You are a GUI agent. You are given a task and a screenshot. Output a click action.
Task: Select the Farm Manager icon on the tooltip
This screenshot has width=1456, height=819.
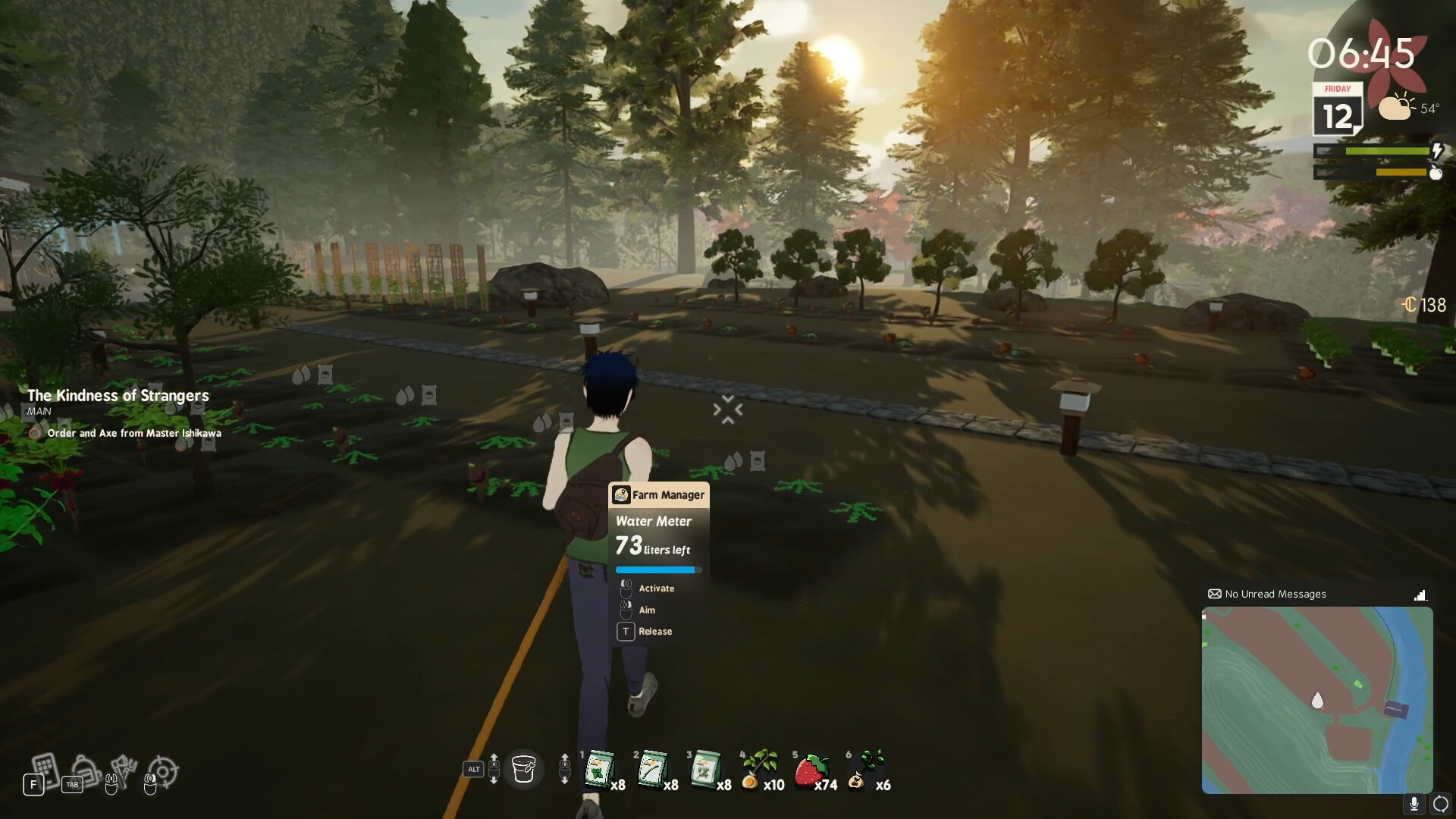622,494
